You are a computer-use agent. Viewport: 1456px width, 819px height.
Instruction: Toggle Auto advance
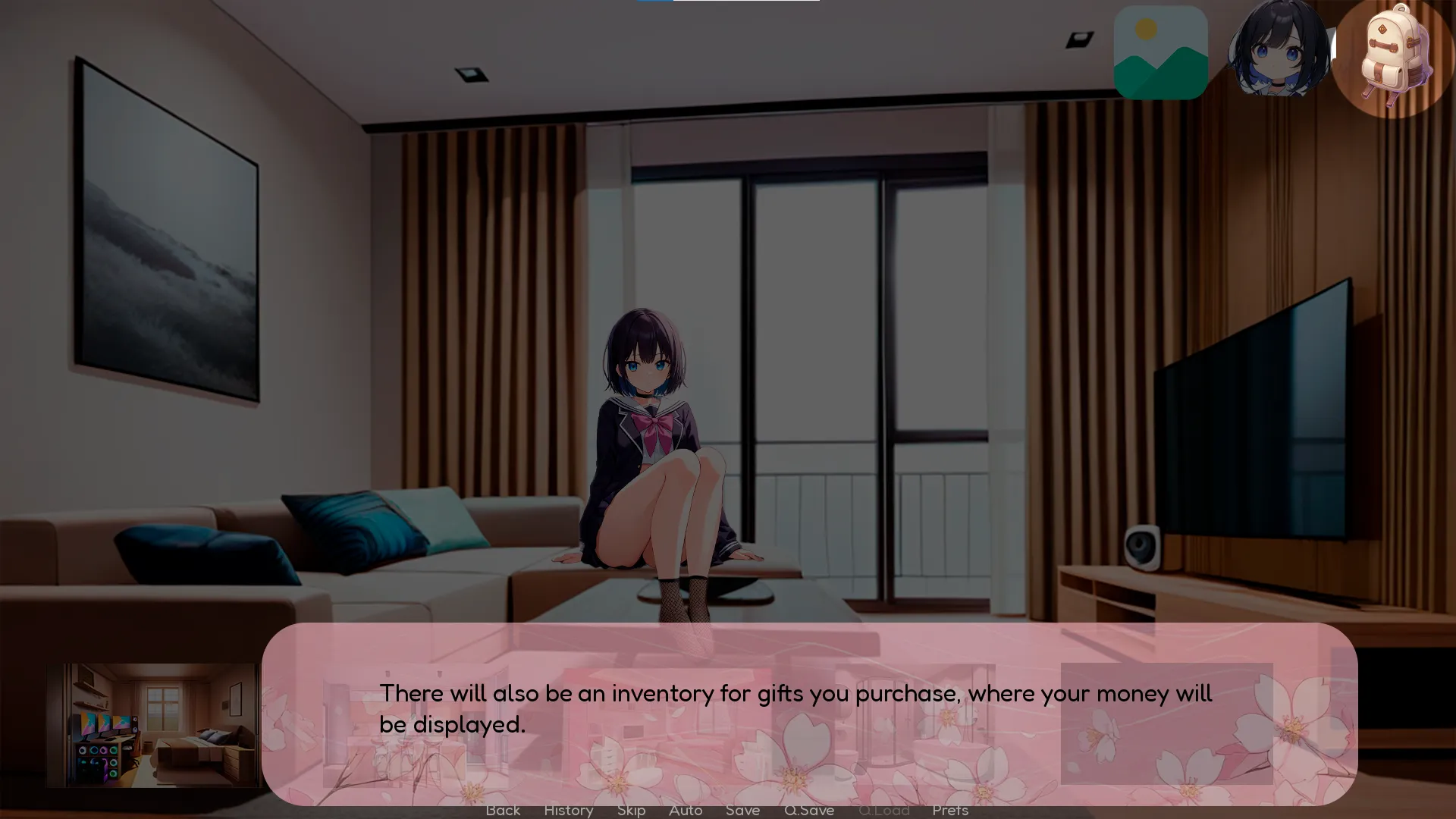[x=686, y=811]
